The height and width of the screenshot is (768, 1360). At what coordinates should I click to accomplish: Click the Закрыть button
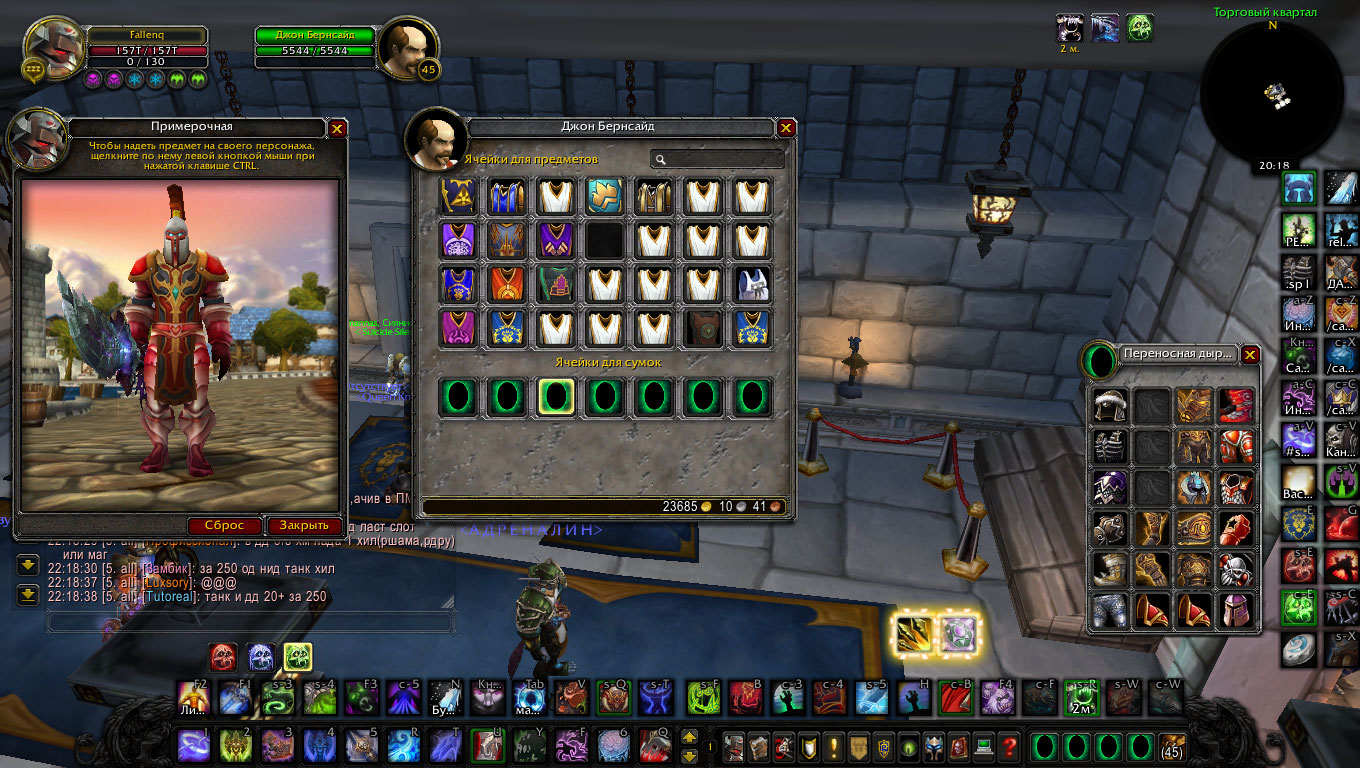coord(304,525)
